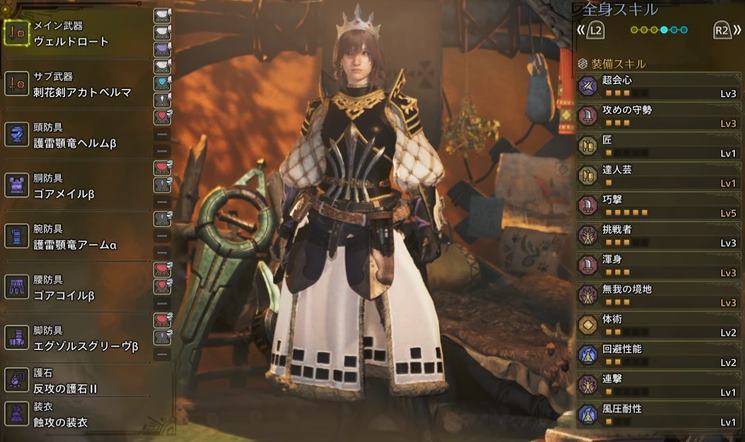Show the 回避性能 skill row
The height and width of the screenshot is (442, 745).
pyautogui.click(x=660, y=356)
